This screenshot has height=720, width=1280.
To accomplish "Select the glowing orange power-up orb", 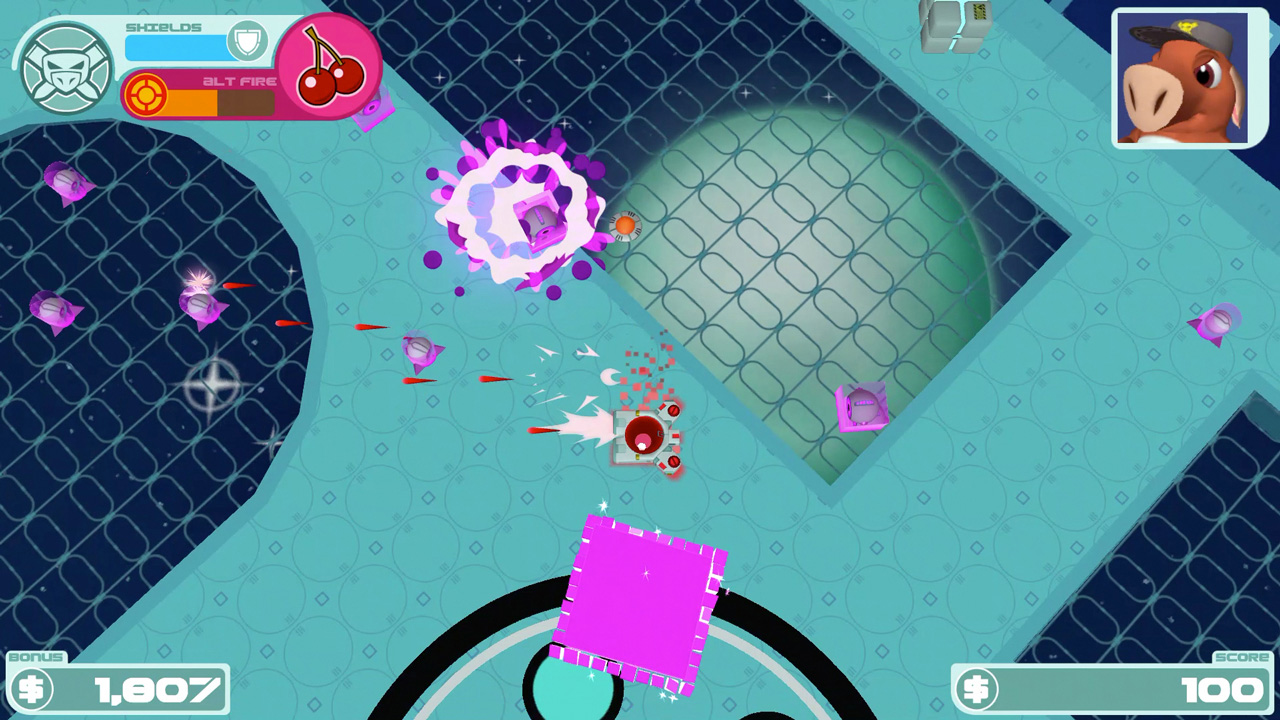I will click(x=624, y=226).
